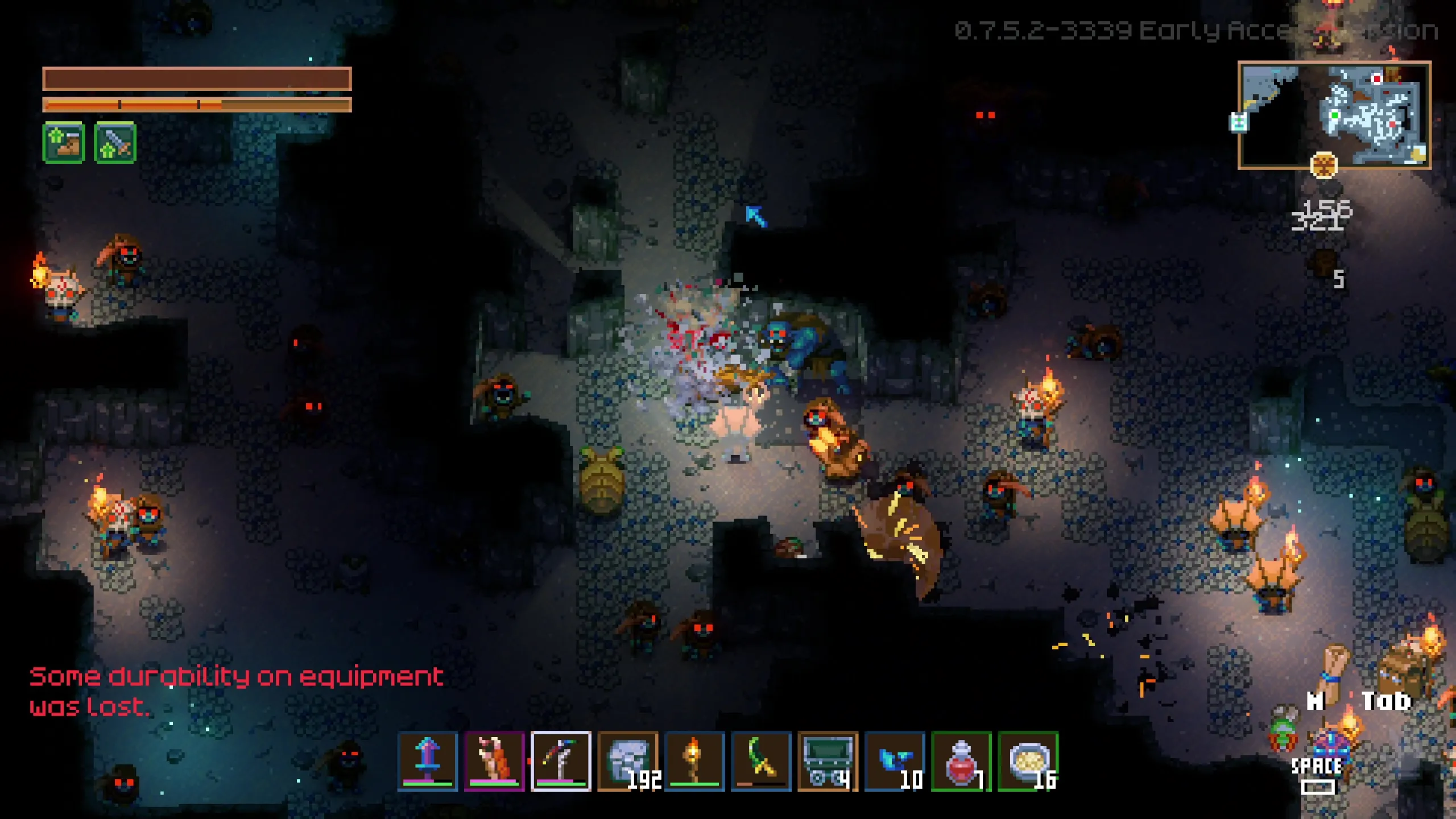Click the orange round marker below minimap

coord(1323,166)
